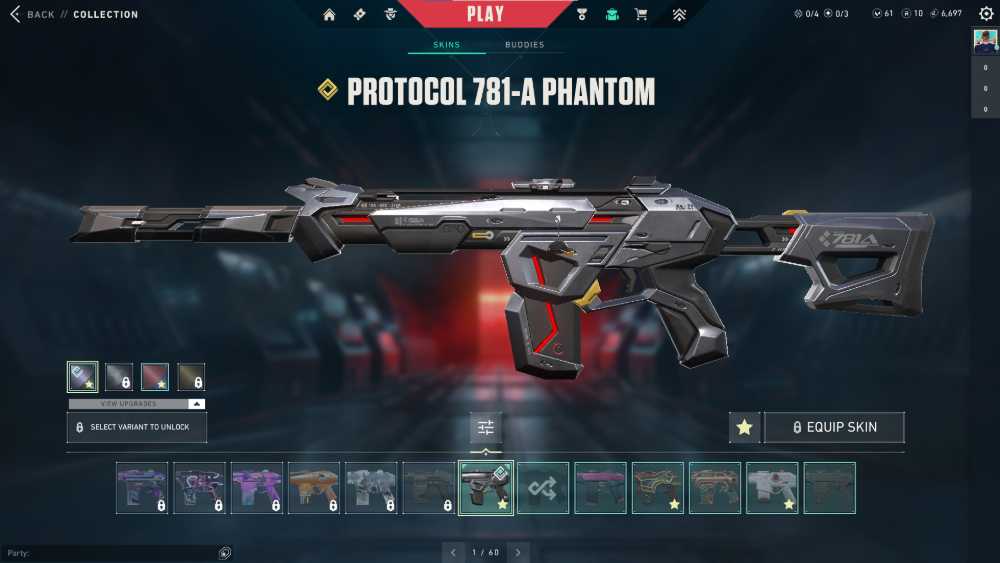Switch to the Buddies tab

pos(524,45)
